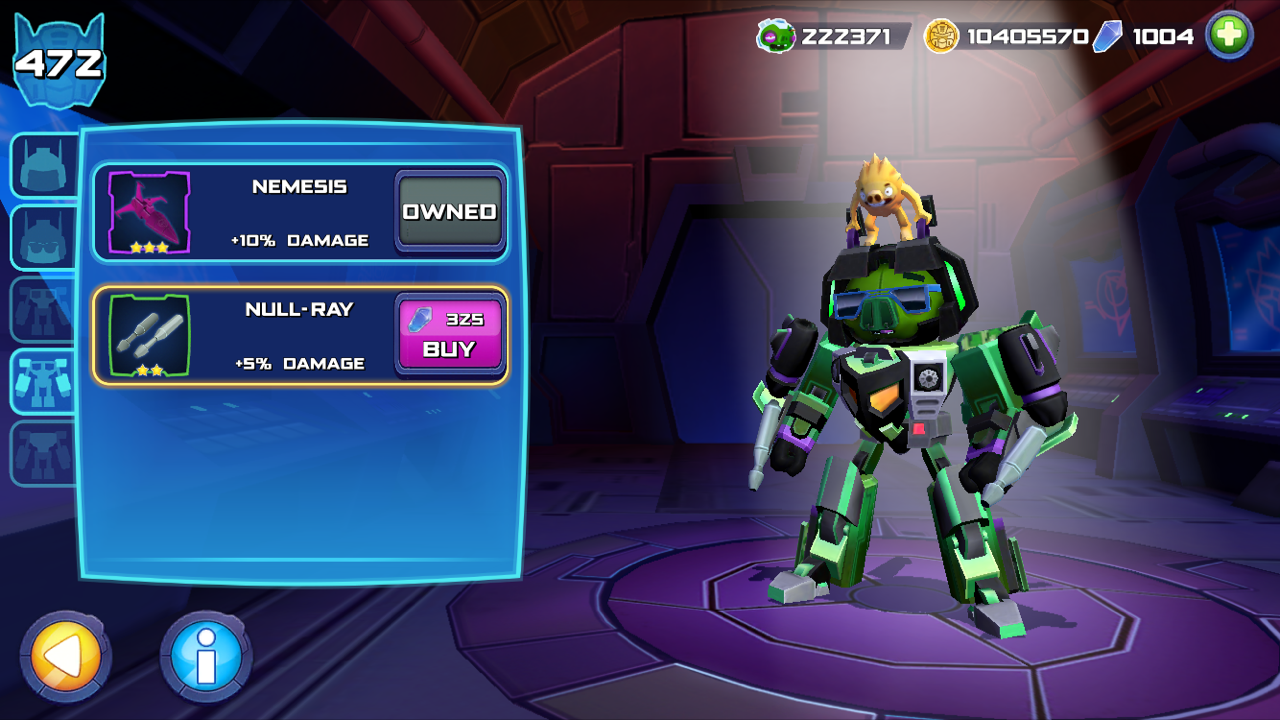
Task: Click the Owned button for Nemesis
Action: tap(450, 212)
